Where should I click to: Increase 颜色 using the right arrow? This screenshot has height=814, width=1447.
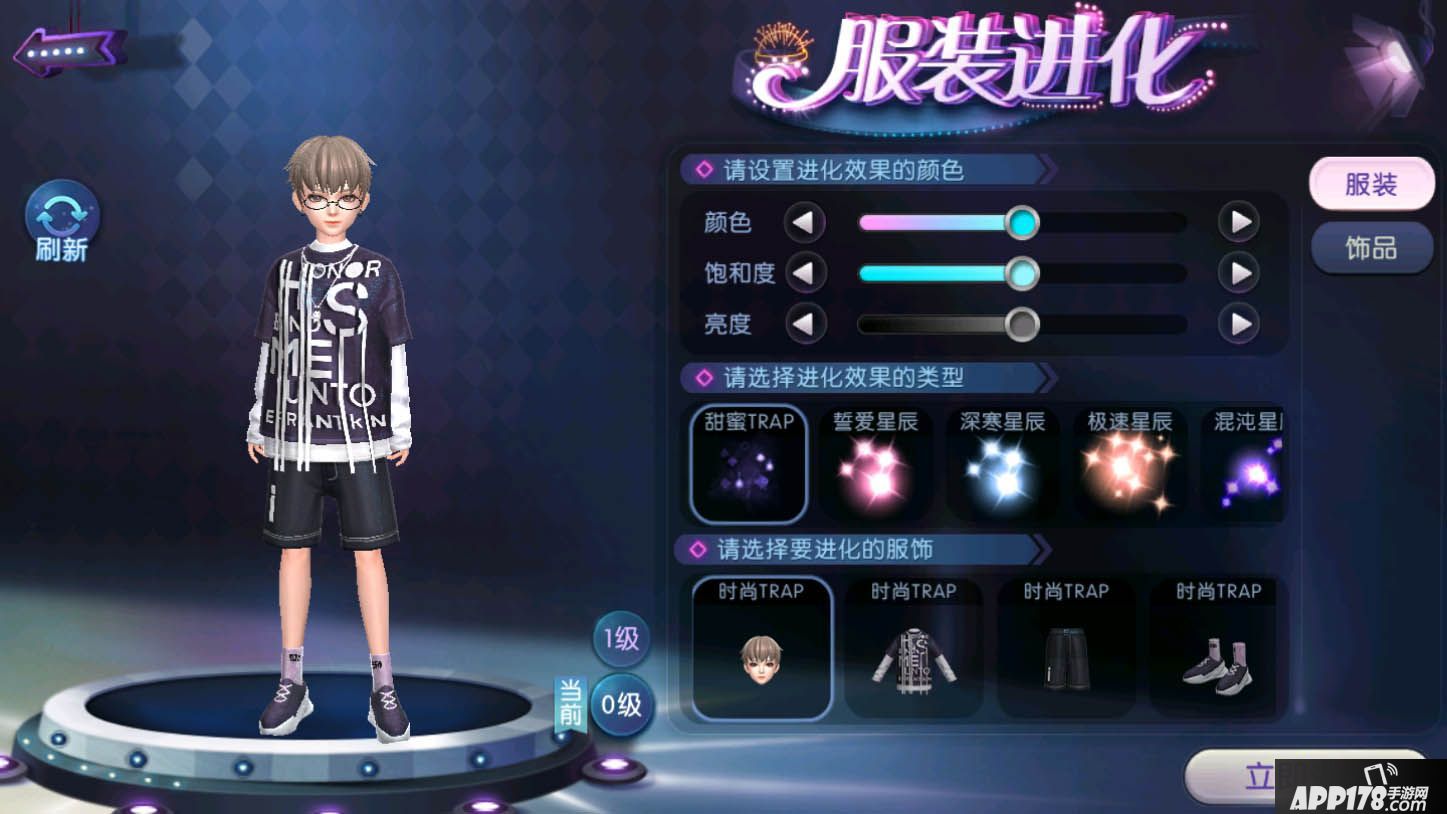tap(1240, 222)
